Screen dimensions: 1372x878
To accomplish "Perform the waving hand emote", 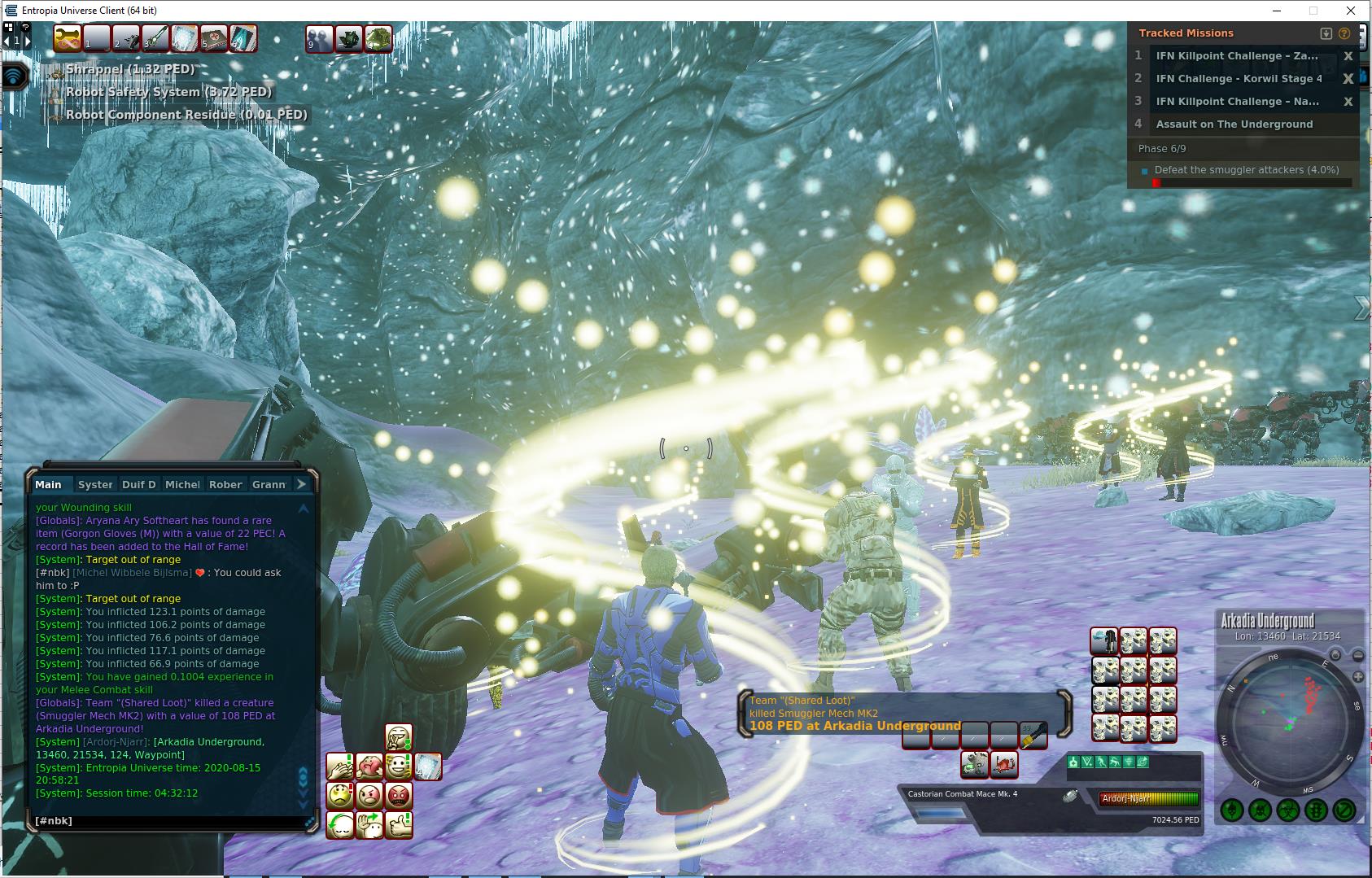I will (x=369, y=824).
